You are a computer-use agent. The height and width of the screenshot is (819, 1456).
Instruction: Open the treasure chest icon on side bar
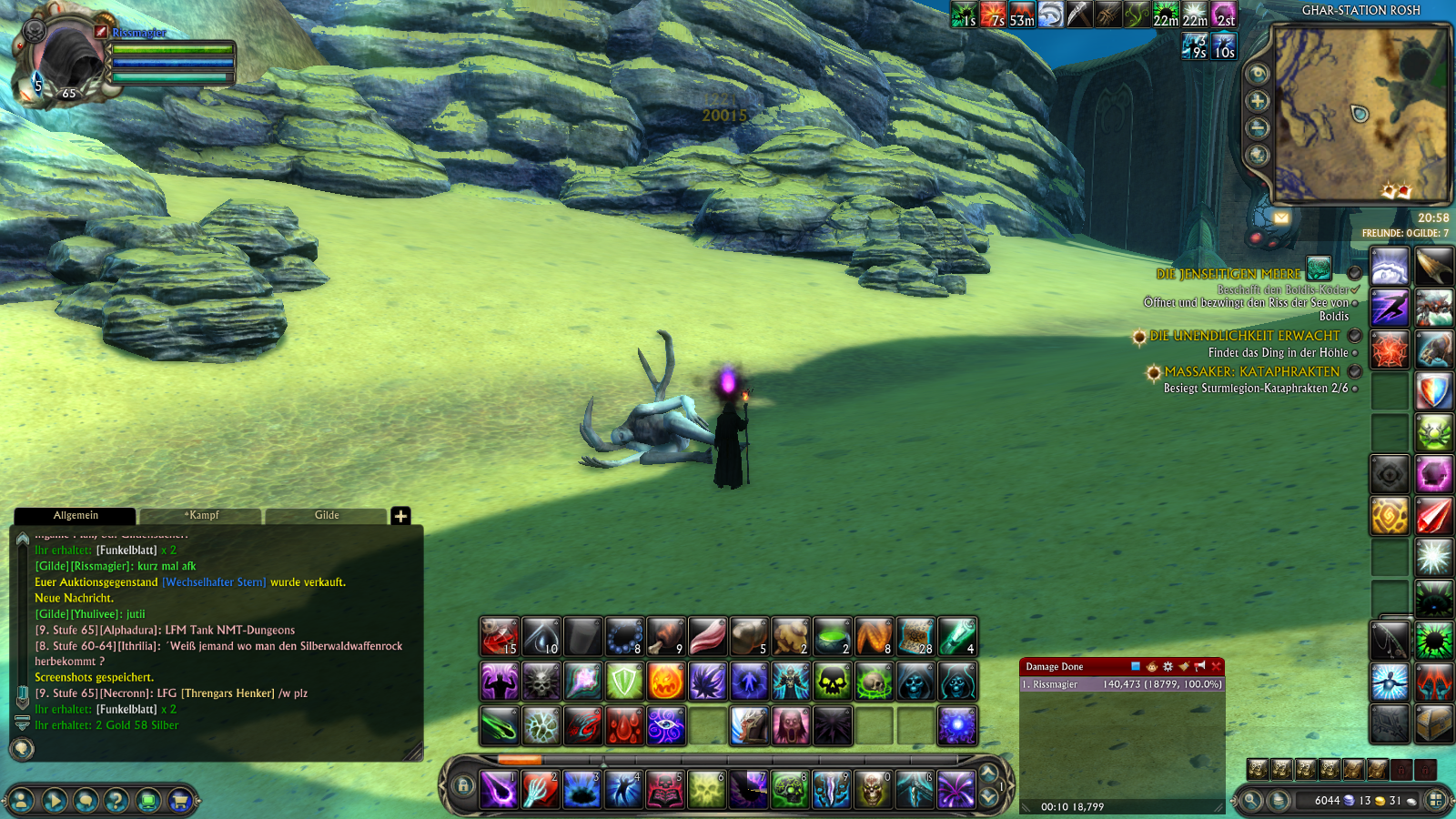pyautogui.click(x=1433, y=725)
